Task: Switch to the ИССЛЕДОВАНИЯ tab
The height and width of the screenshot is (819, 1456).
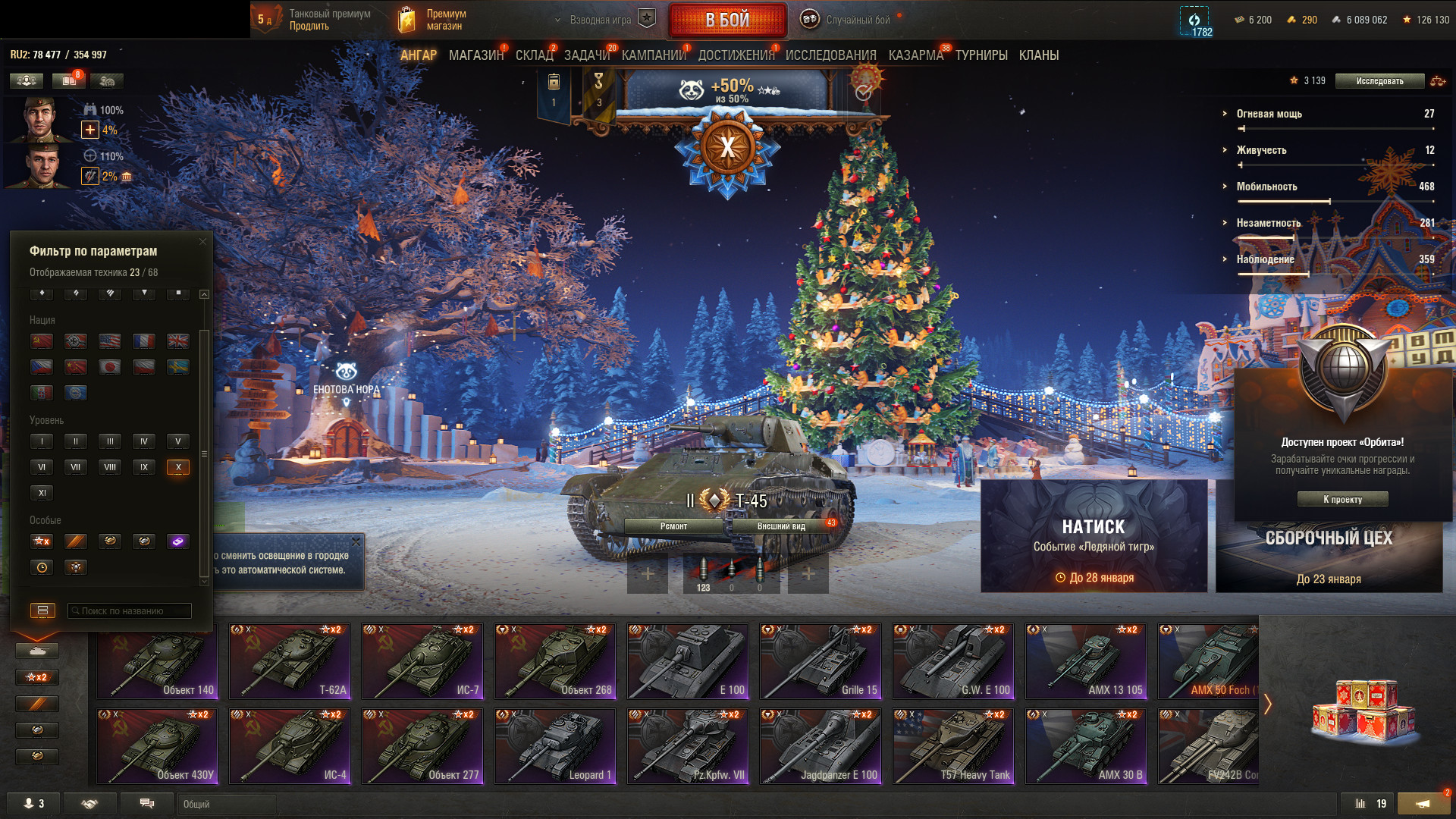Action: click(x=830, y=55)
